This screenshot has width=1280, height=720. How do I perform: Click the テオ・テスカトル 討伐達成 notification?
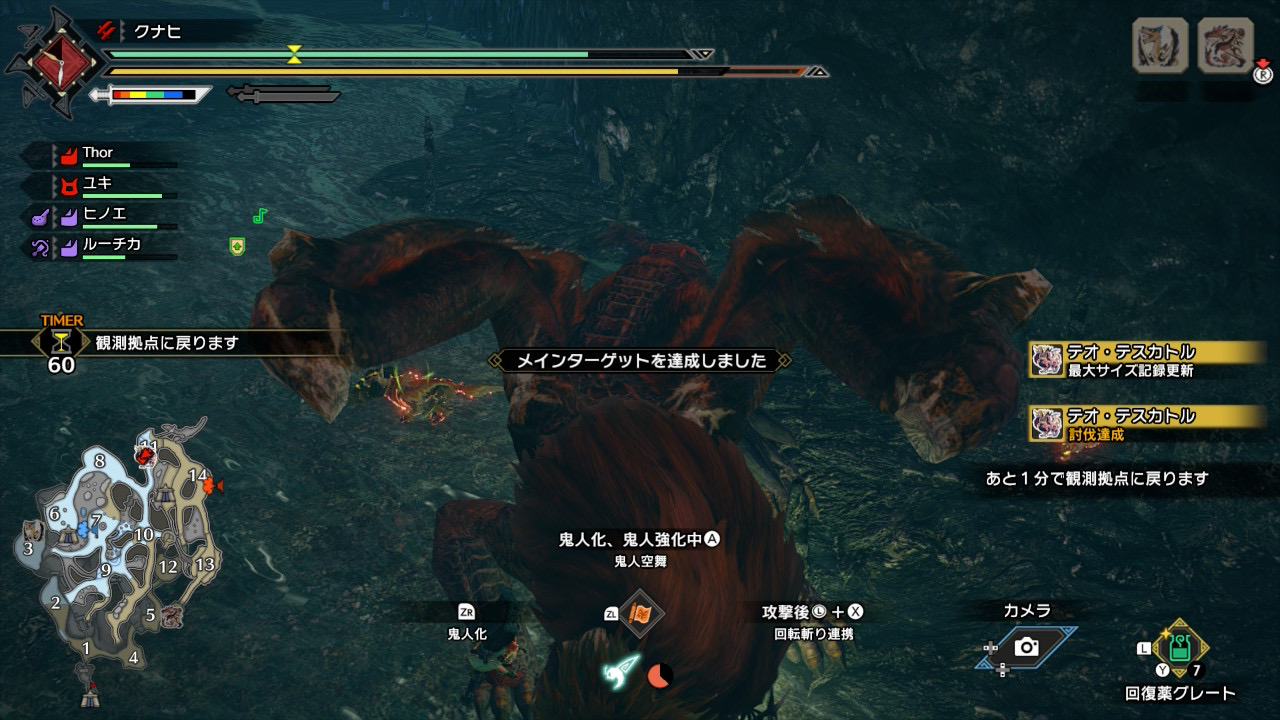(1147, 422)
